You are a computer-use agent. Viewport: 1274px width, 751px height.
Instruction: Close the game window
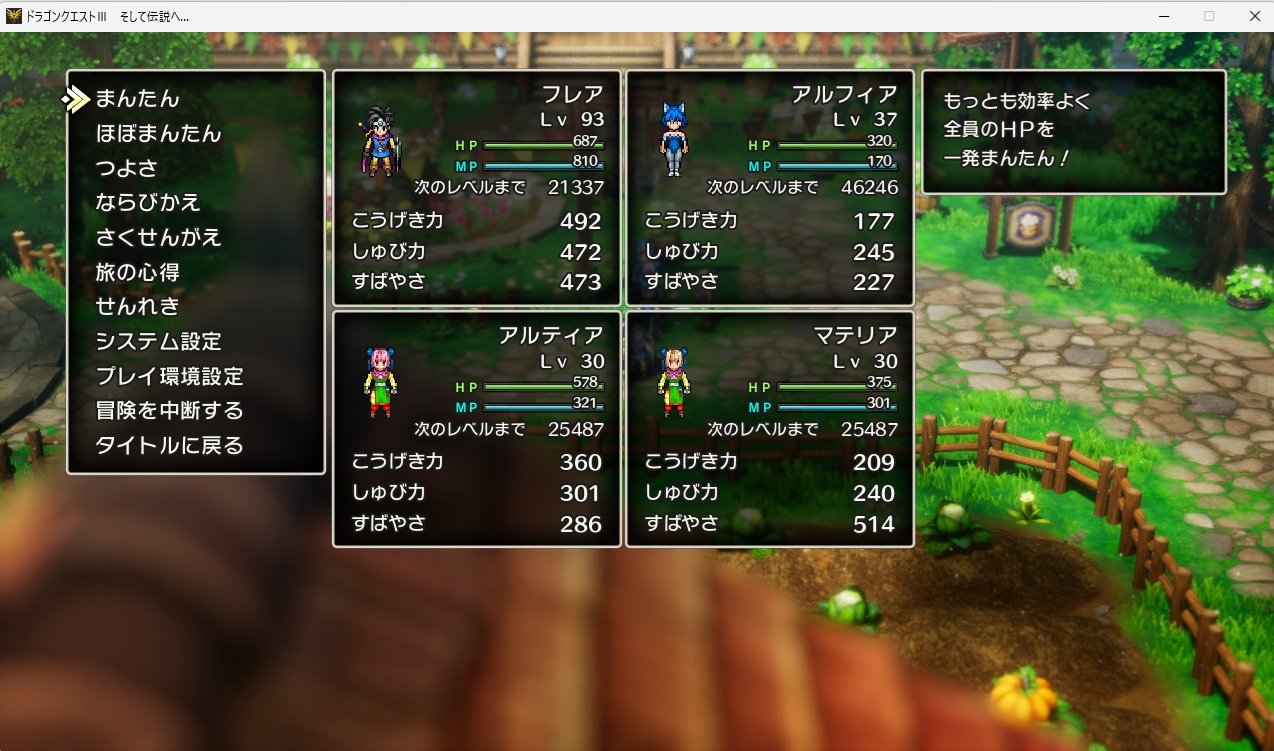[x=1254, y=16]
